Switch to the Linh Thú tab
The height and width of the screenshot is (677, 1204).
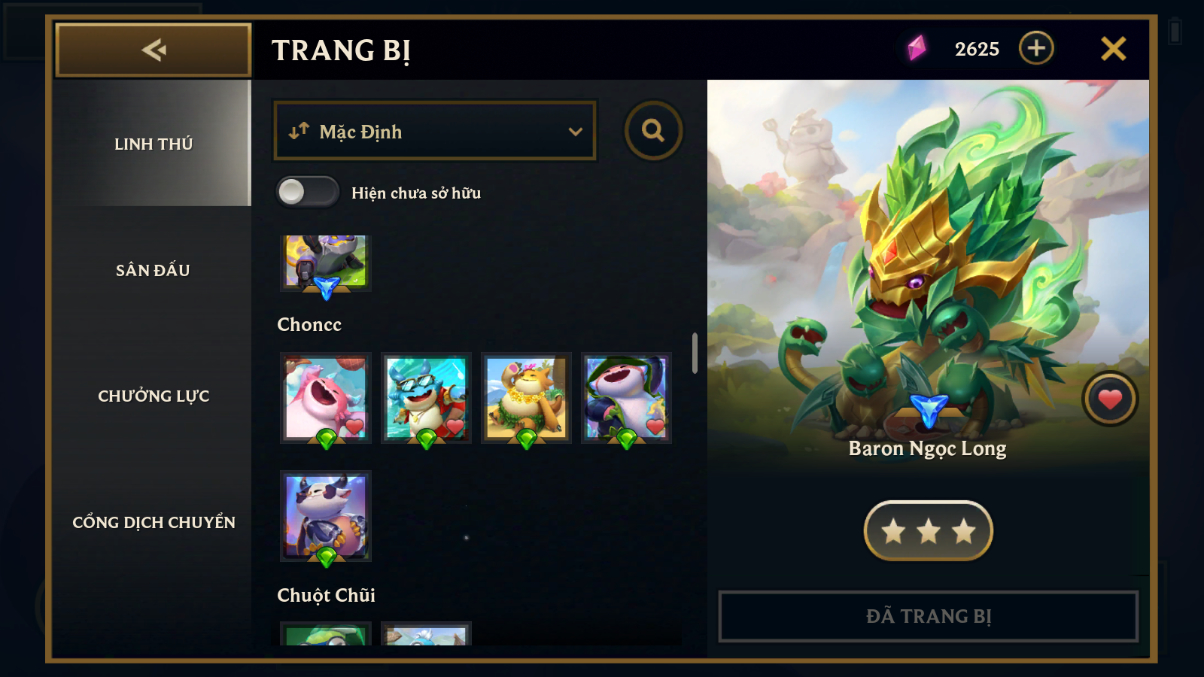[x=153, y=144]
